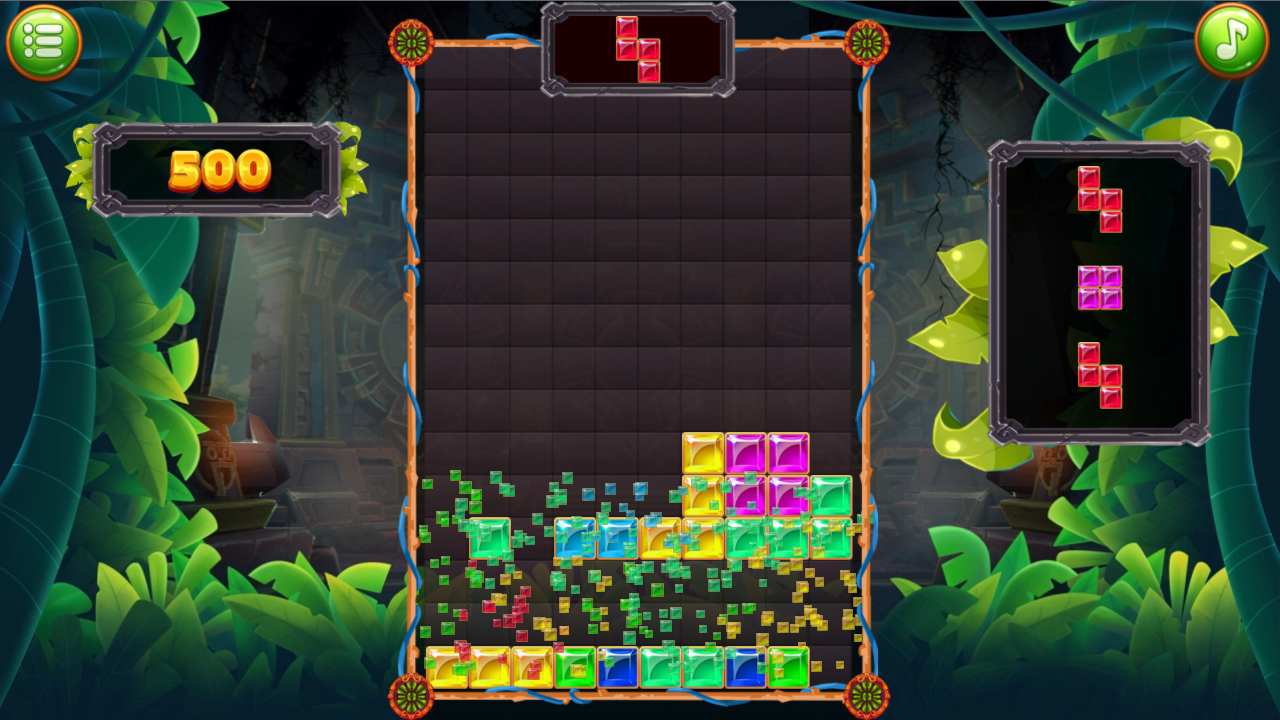
Task: Click the yellow gem block near the board's top stack
Action: [703, 452]
